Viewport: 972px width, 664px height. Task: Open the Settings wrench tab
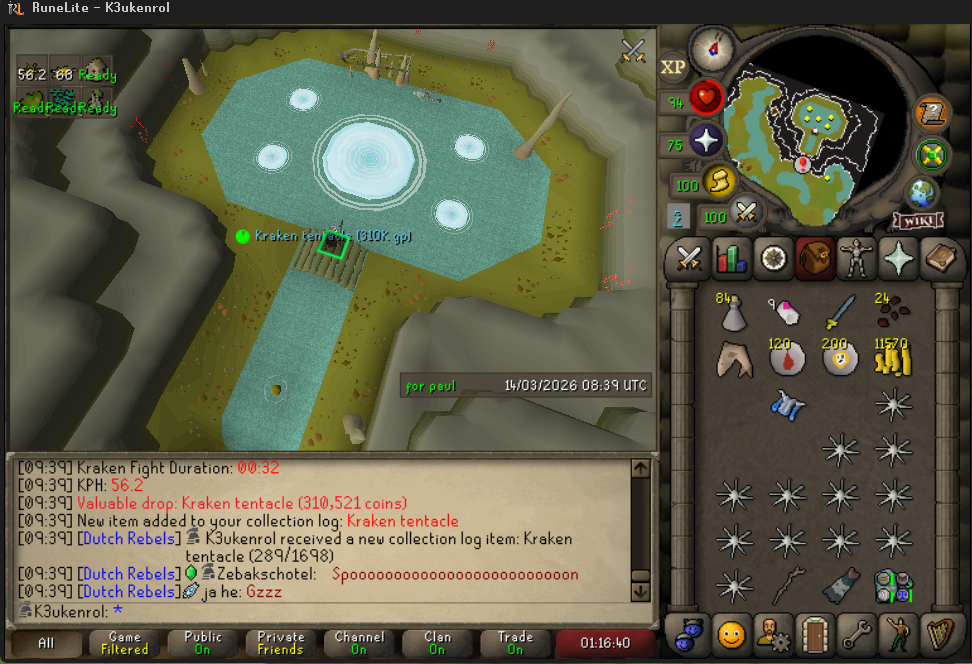859,632
